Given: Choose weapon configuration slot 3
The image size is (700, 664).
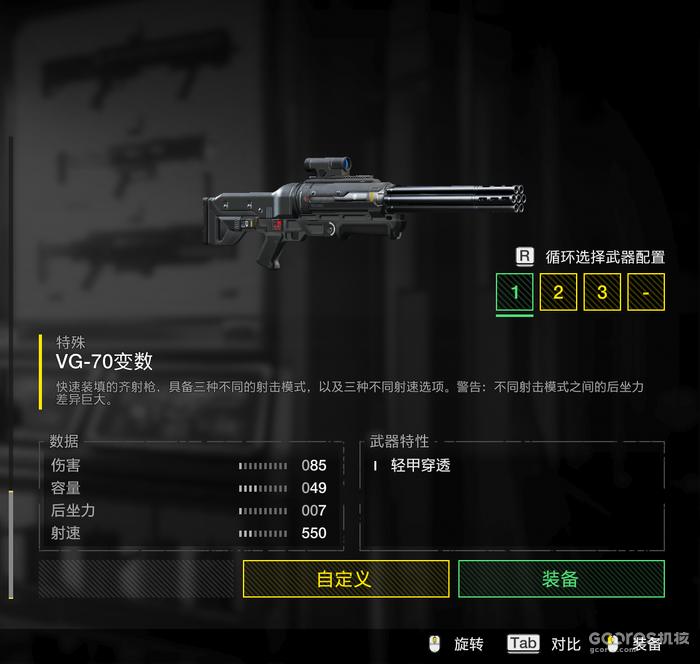Looking at the screenshot, I should 602,292.
